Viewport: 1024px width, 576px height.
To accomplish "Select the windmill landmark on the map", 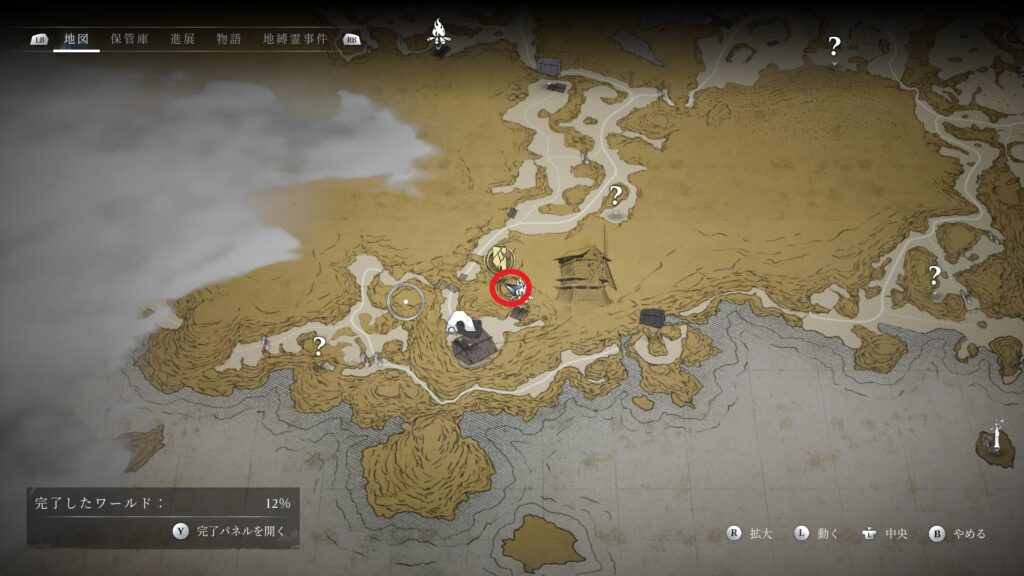I will (x=587, y=269).
